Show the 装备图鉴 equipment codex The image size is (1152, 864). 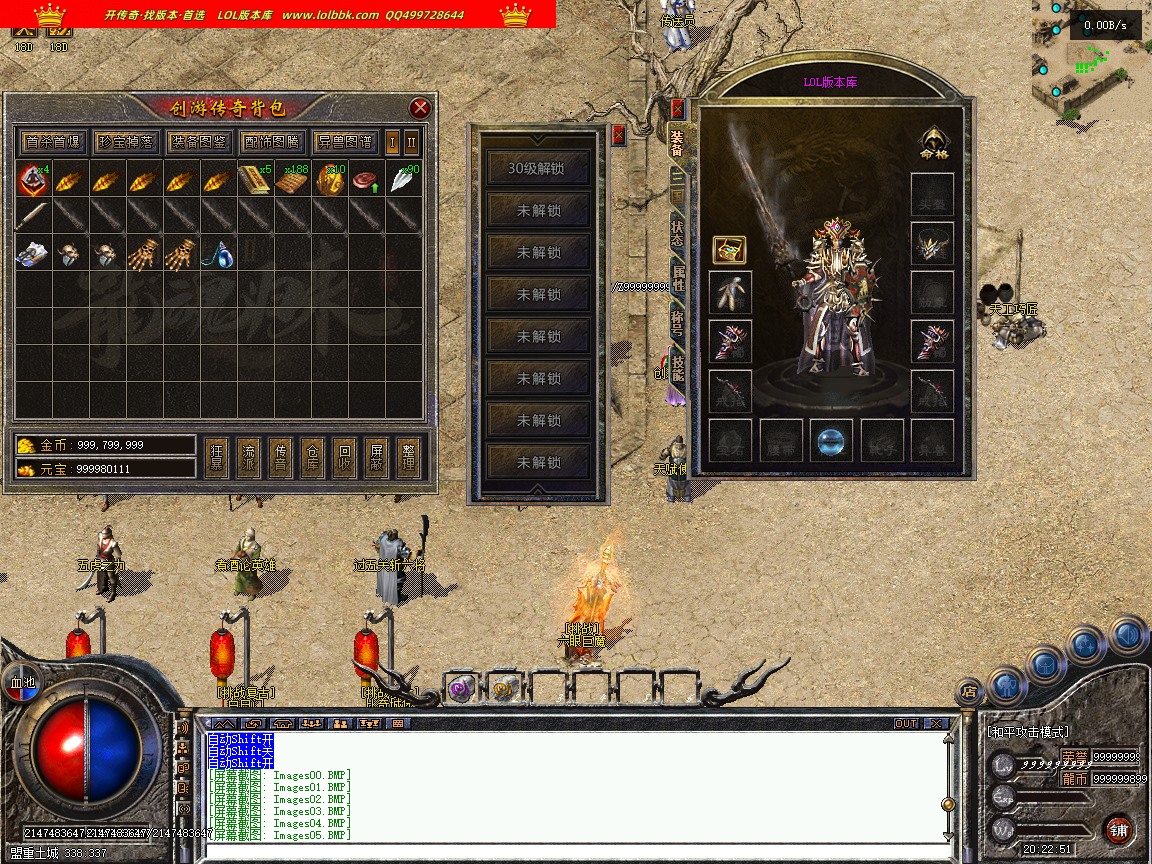point(198,142)
